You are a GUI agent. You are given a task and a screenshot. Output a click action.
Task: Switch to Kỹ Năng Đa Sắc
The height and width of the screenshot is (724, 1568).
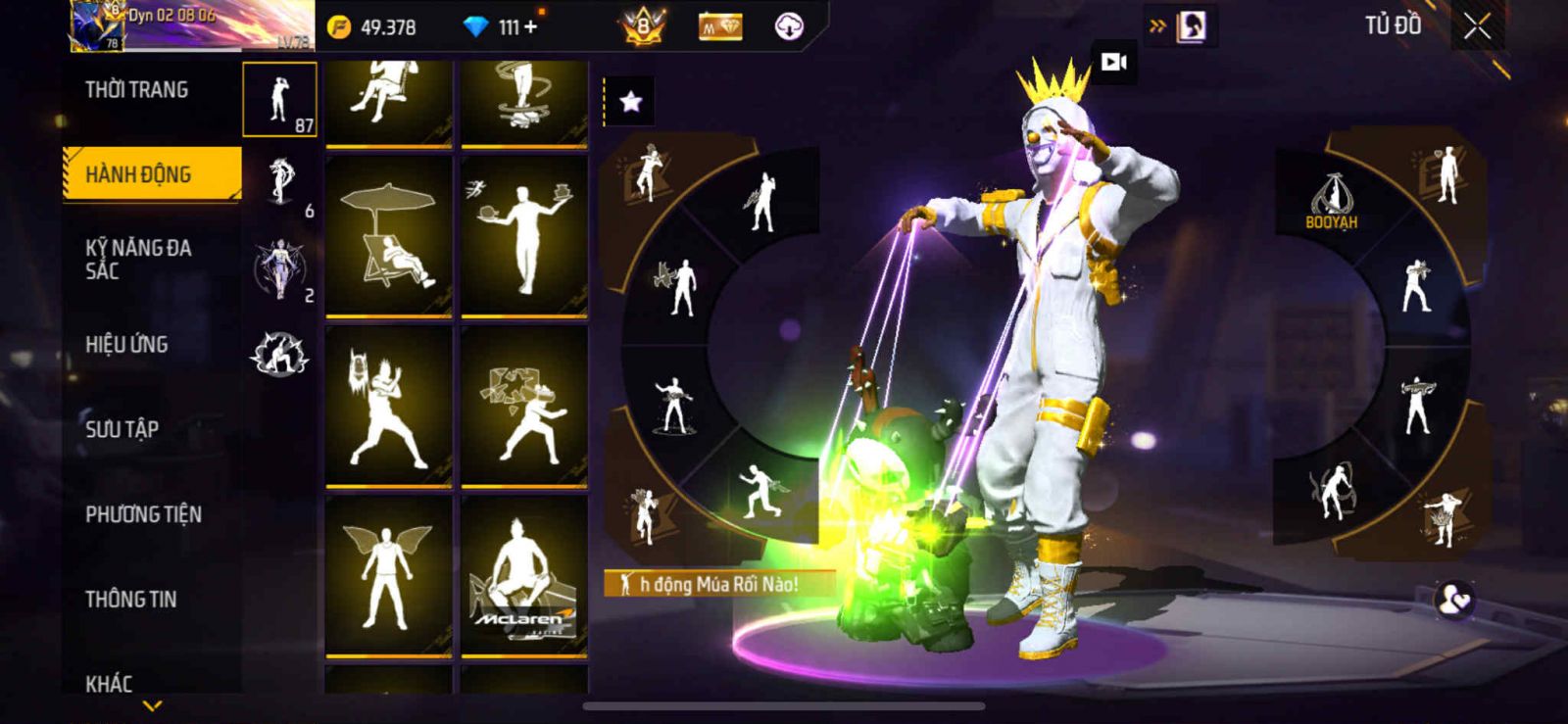(x=138, y=259)
